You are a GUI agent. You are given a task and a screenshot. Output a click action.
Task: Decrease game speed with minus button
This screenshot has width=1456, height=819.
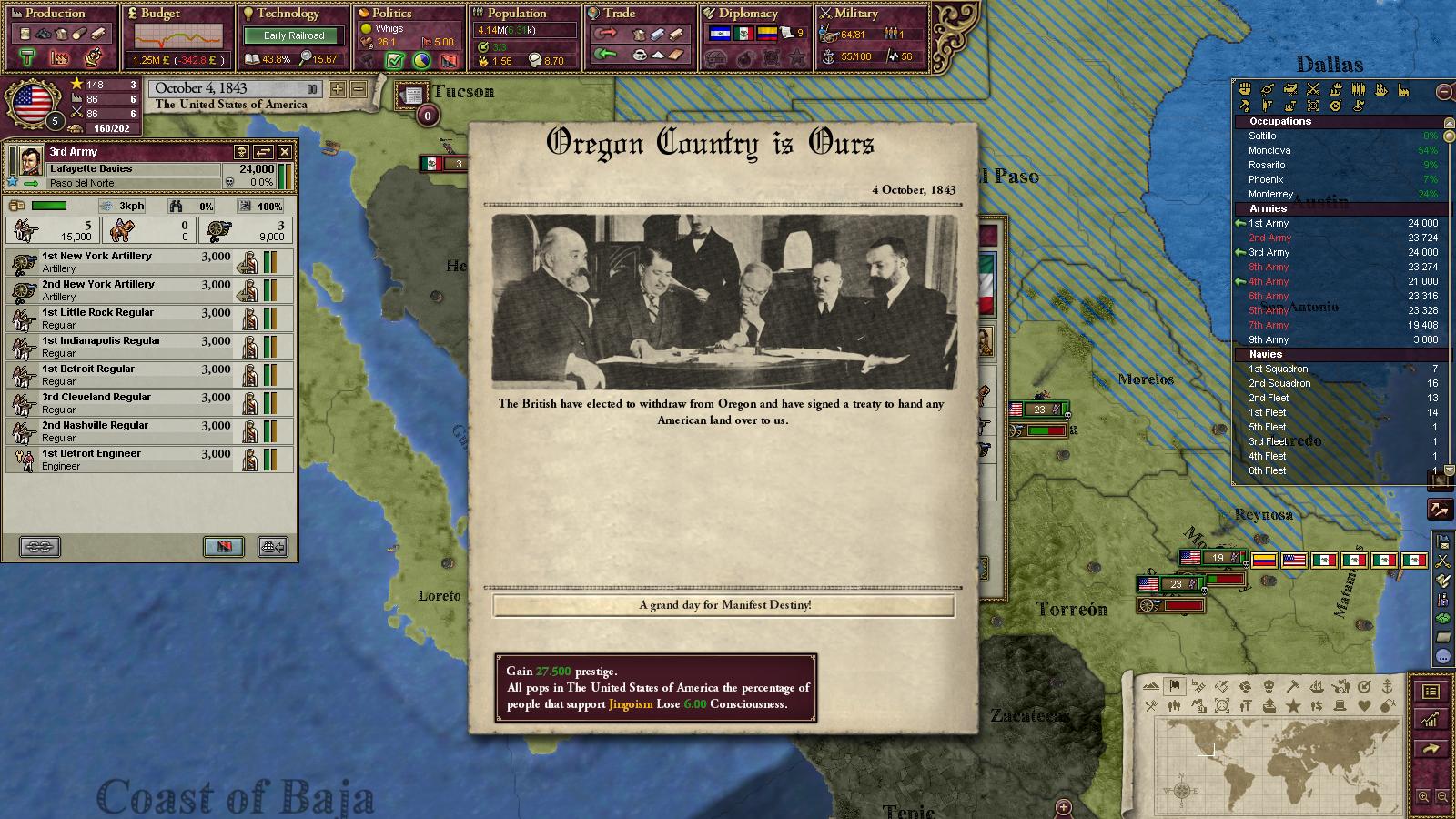[x=359, y=89]
